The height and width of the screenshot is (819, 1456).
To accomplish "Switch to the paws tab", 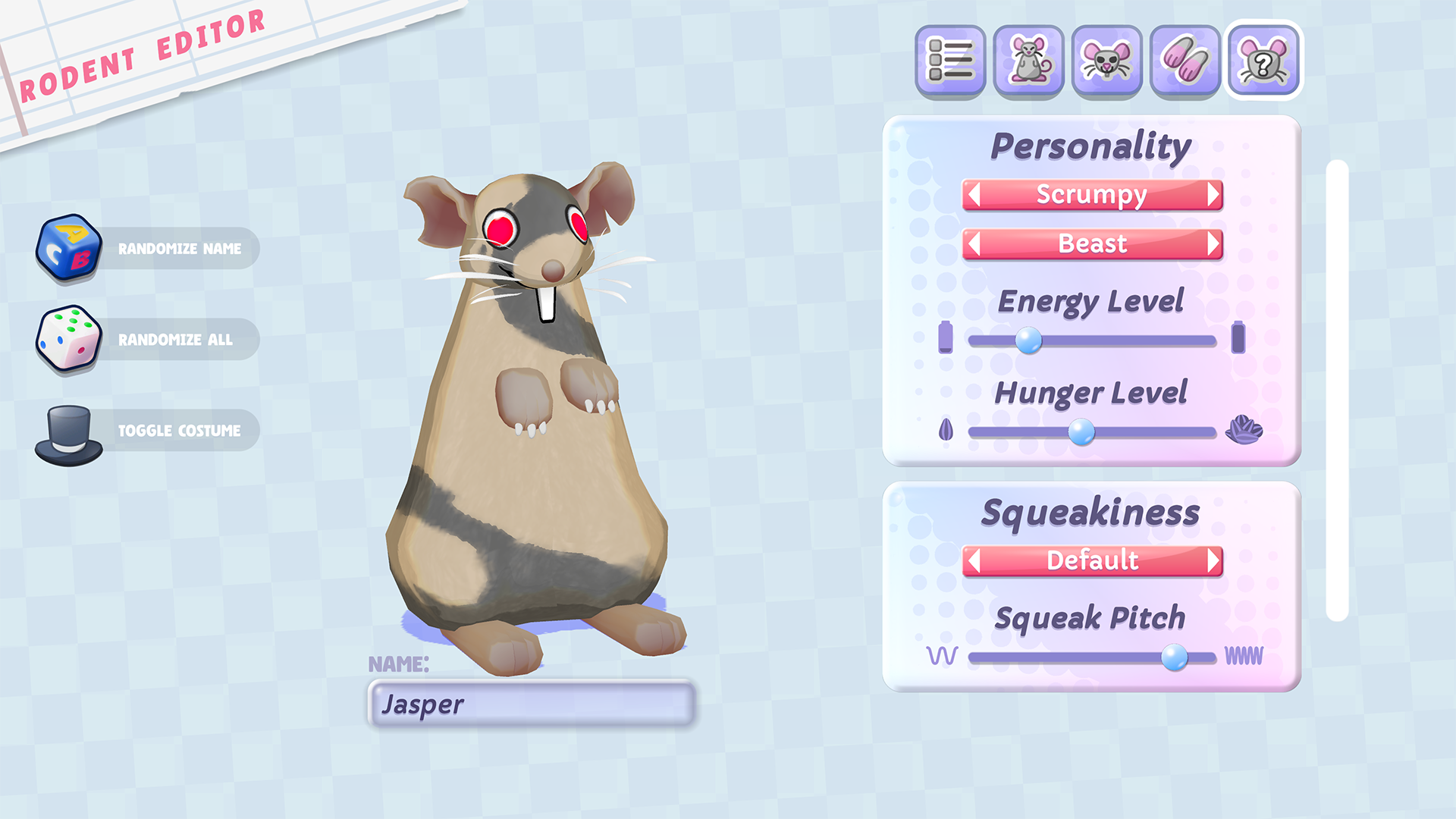I will [x=1185, y=61].
